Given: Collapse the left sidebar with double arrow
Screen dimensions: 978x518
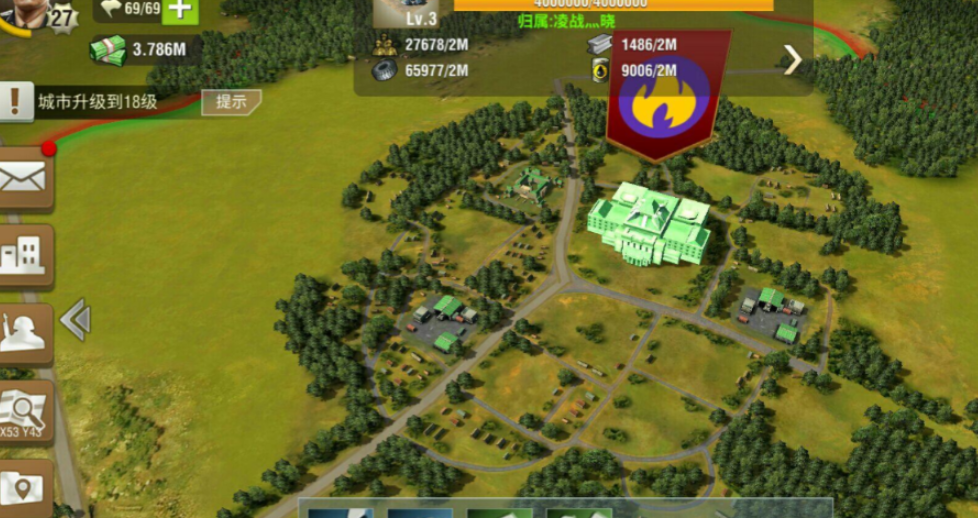Looking at the screenshot, I should 75,320.
